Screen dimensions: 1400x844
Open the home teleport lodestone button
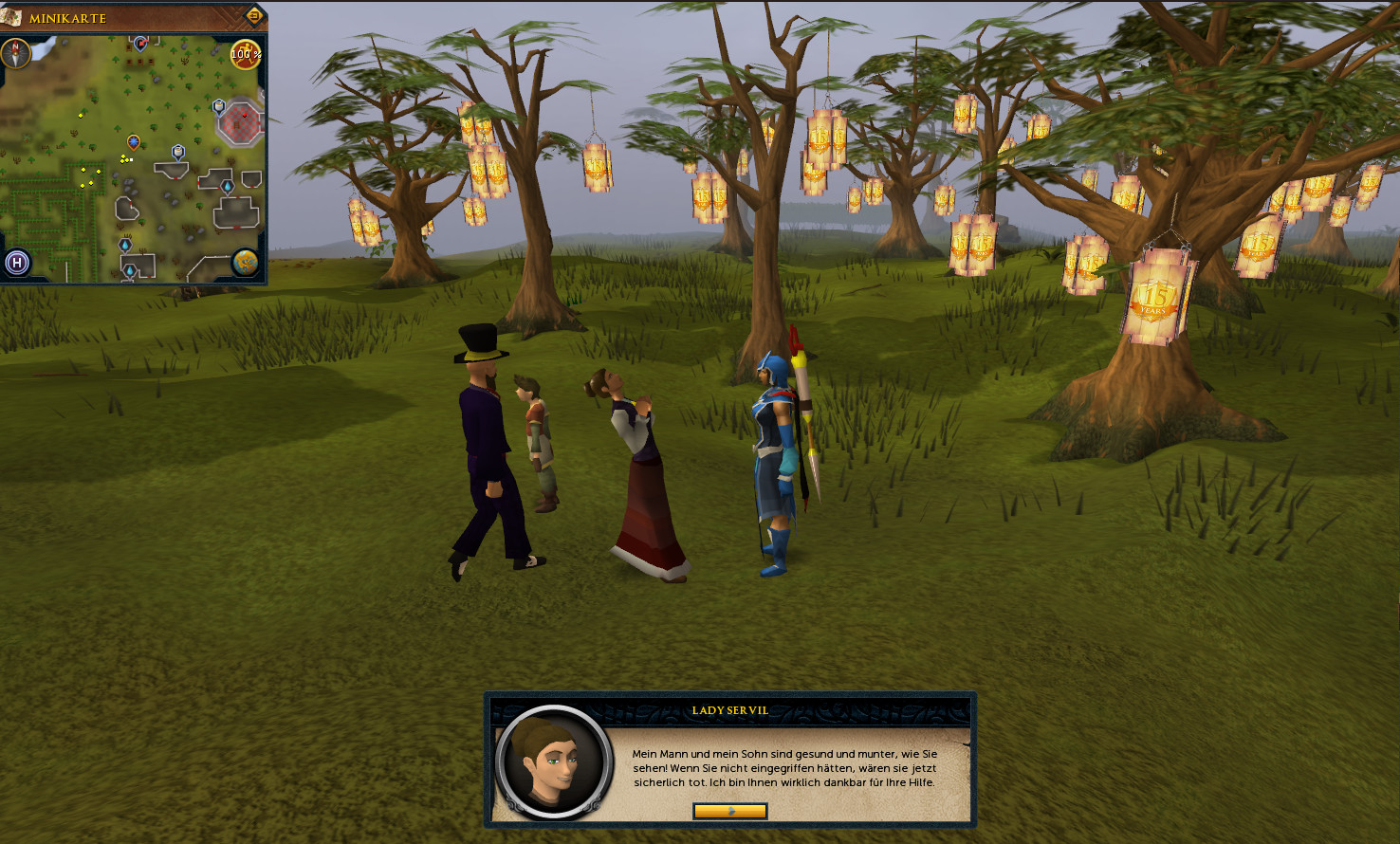17,263
